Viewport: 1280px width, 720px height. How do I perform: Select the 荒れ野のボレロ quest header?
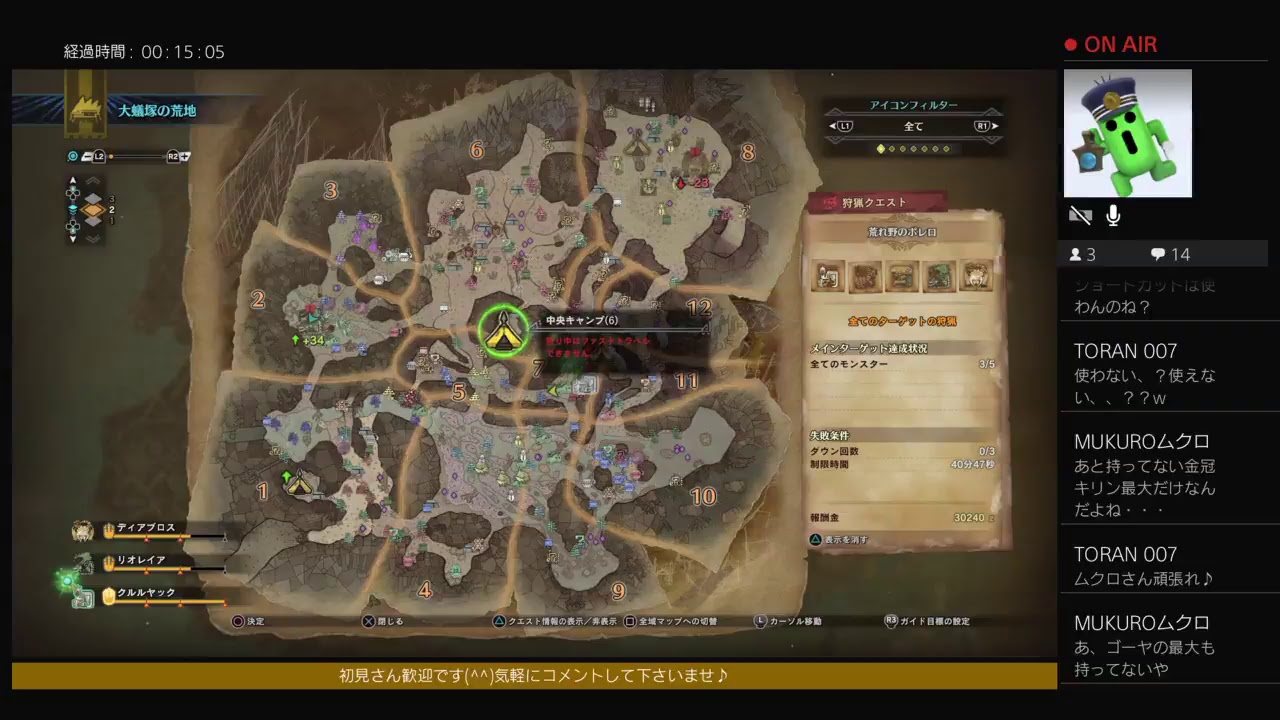903,234
